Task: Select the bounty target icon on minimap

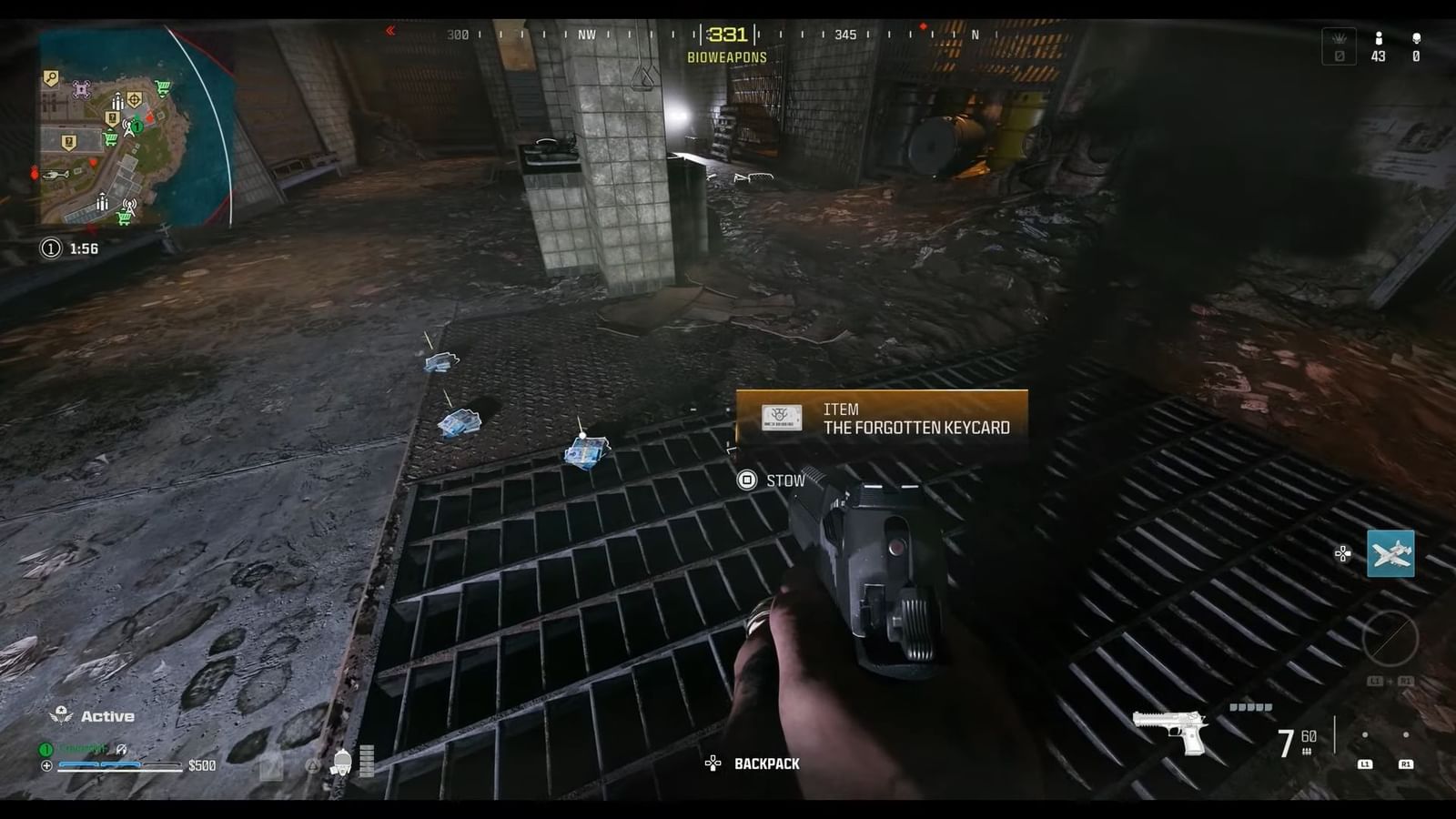Action: [x=135, y=100]
